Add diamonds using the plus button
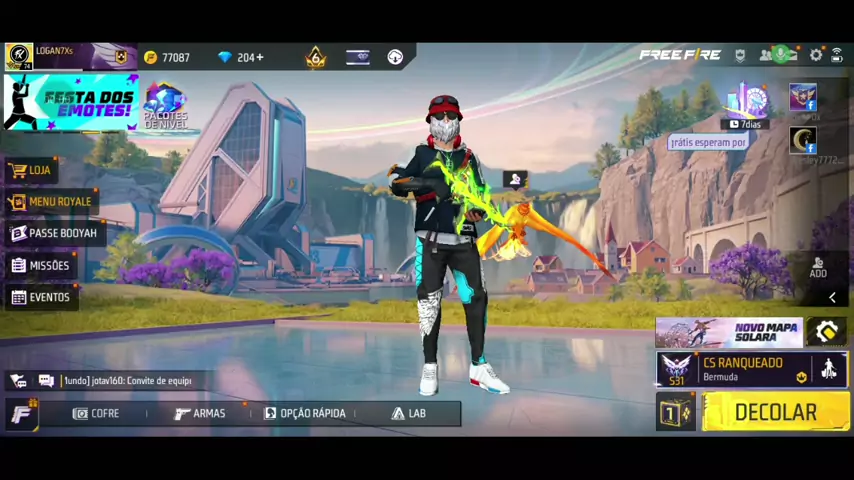 (260, 57)
